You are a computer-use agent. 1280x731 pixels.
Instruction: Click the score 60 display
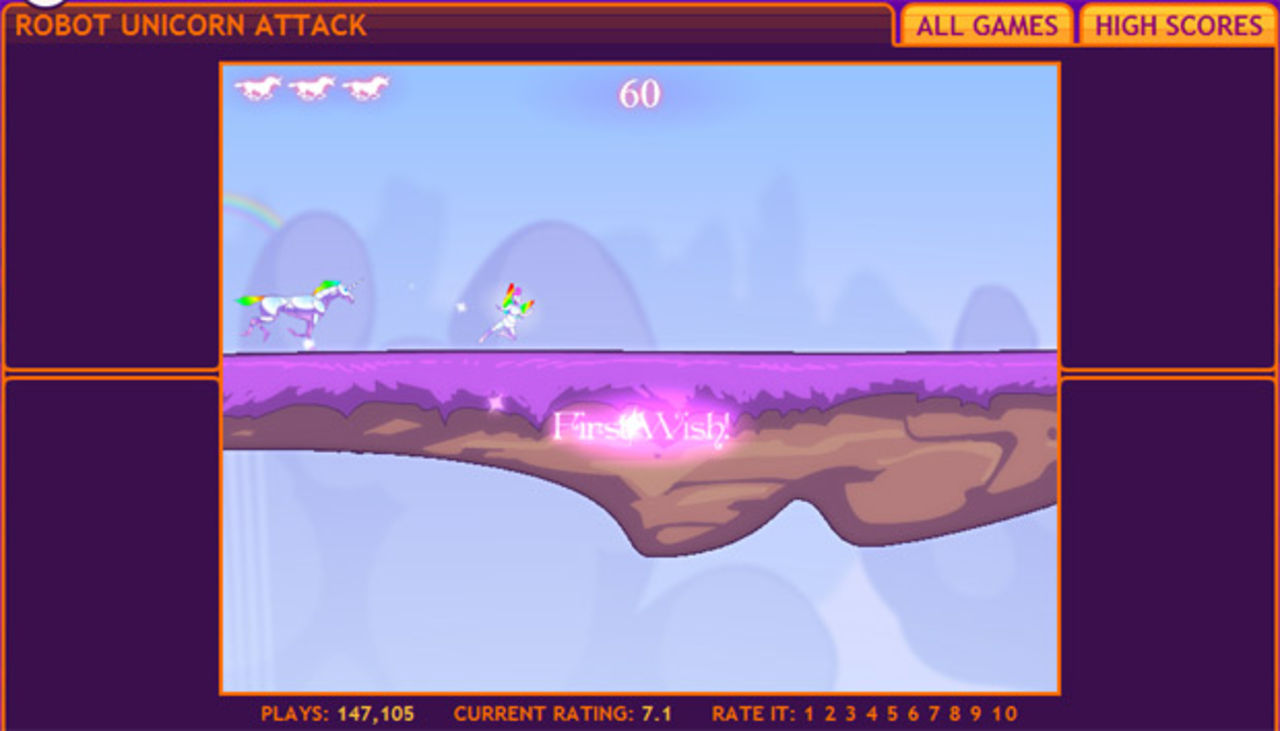point(638,93)
